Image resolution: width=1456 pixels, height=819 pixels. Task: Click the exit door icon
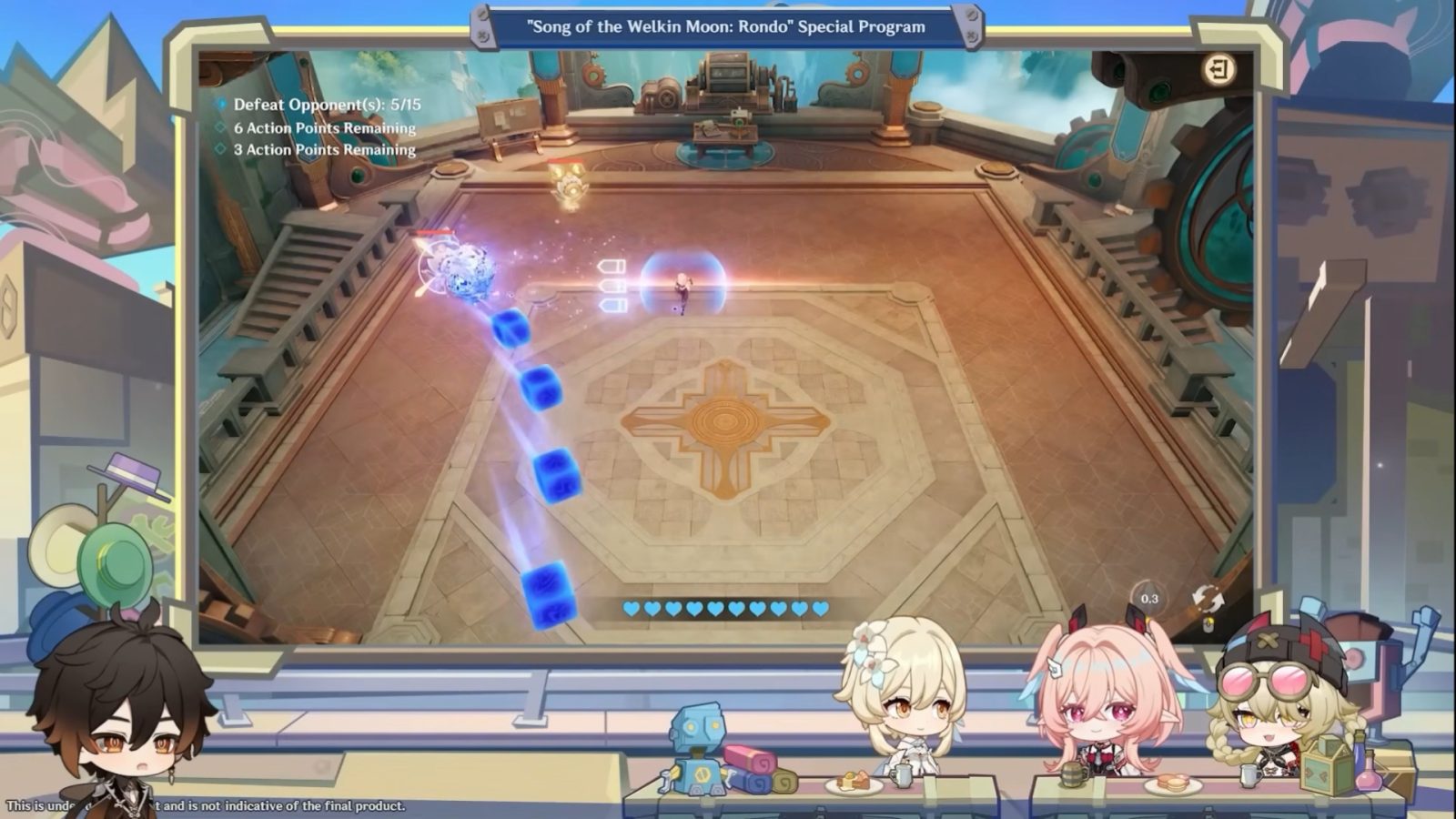(x=1219, y=69)
